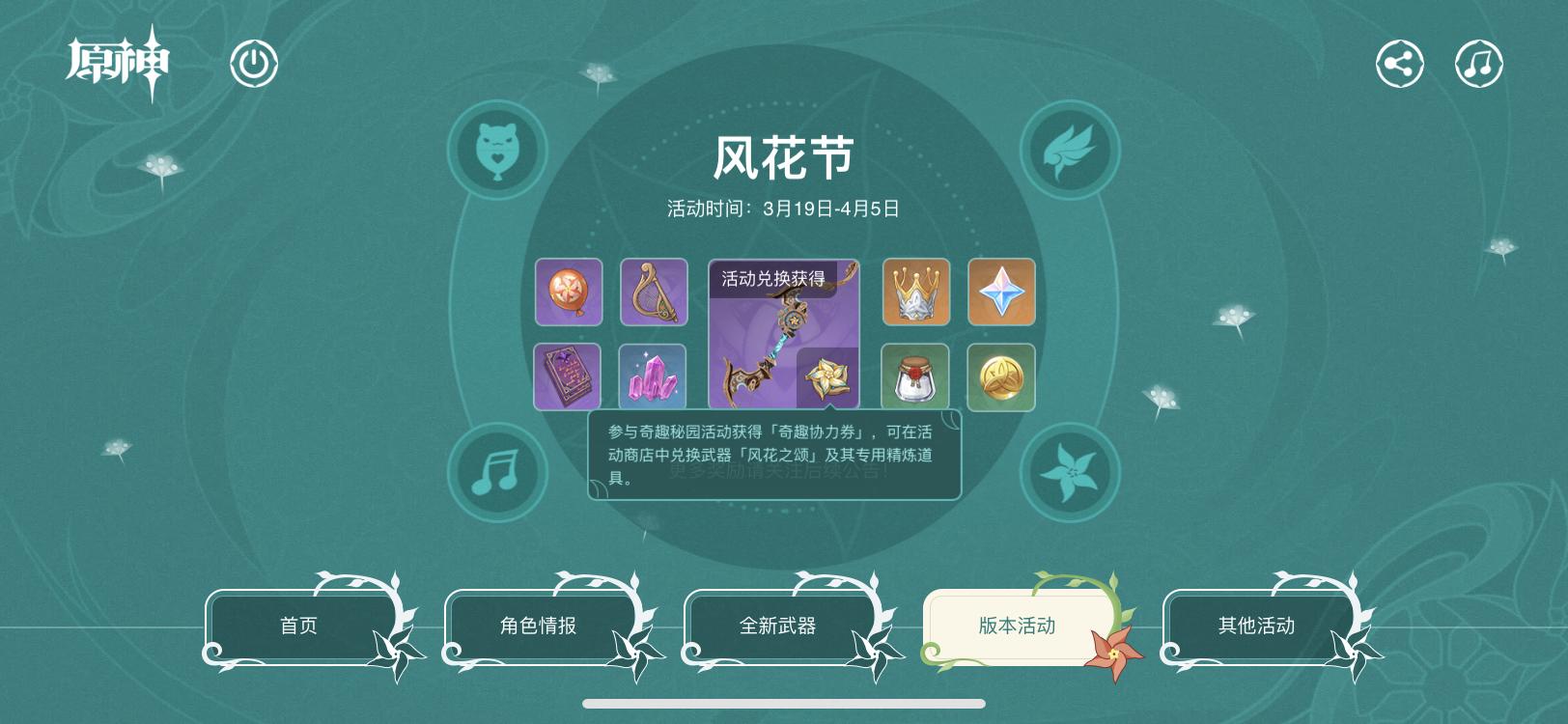Select the gold Mora coin item

click(1001, 376)
